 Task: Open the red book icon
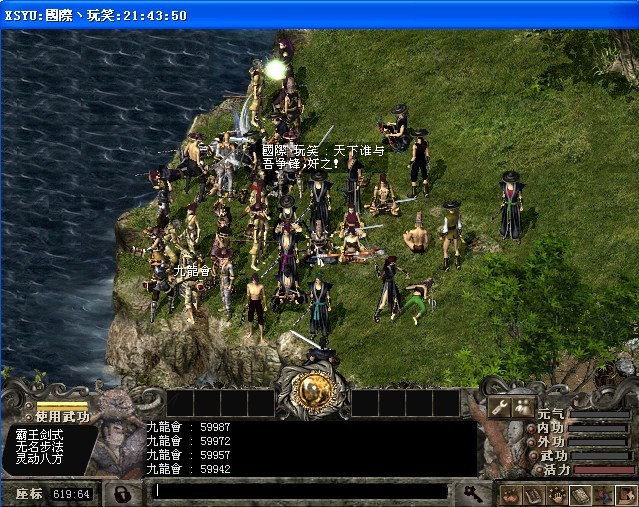(533, 494)
